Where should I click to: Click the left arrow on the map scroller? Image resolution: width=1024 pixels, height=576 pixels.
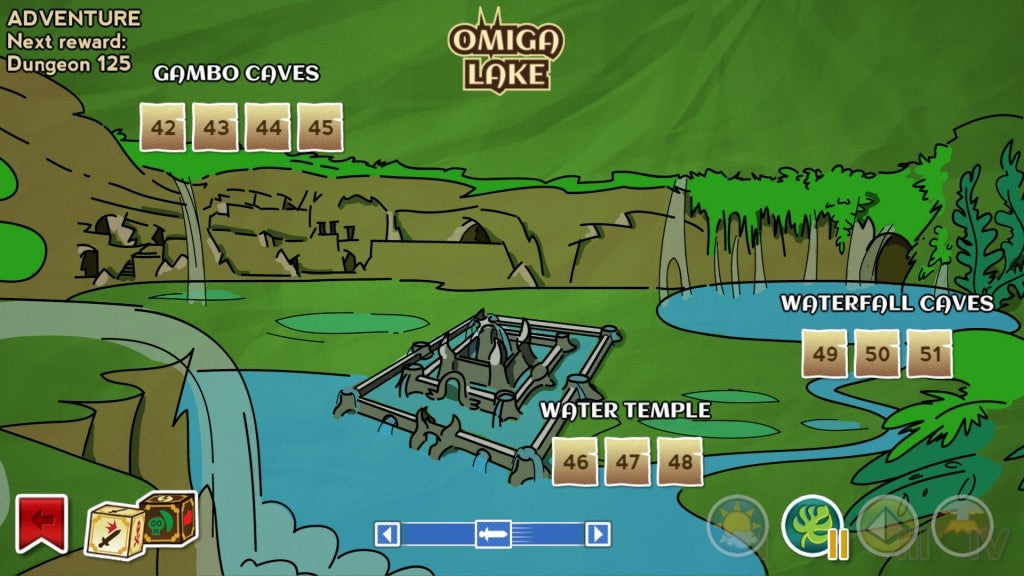tap(387, 534)
